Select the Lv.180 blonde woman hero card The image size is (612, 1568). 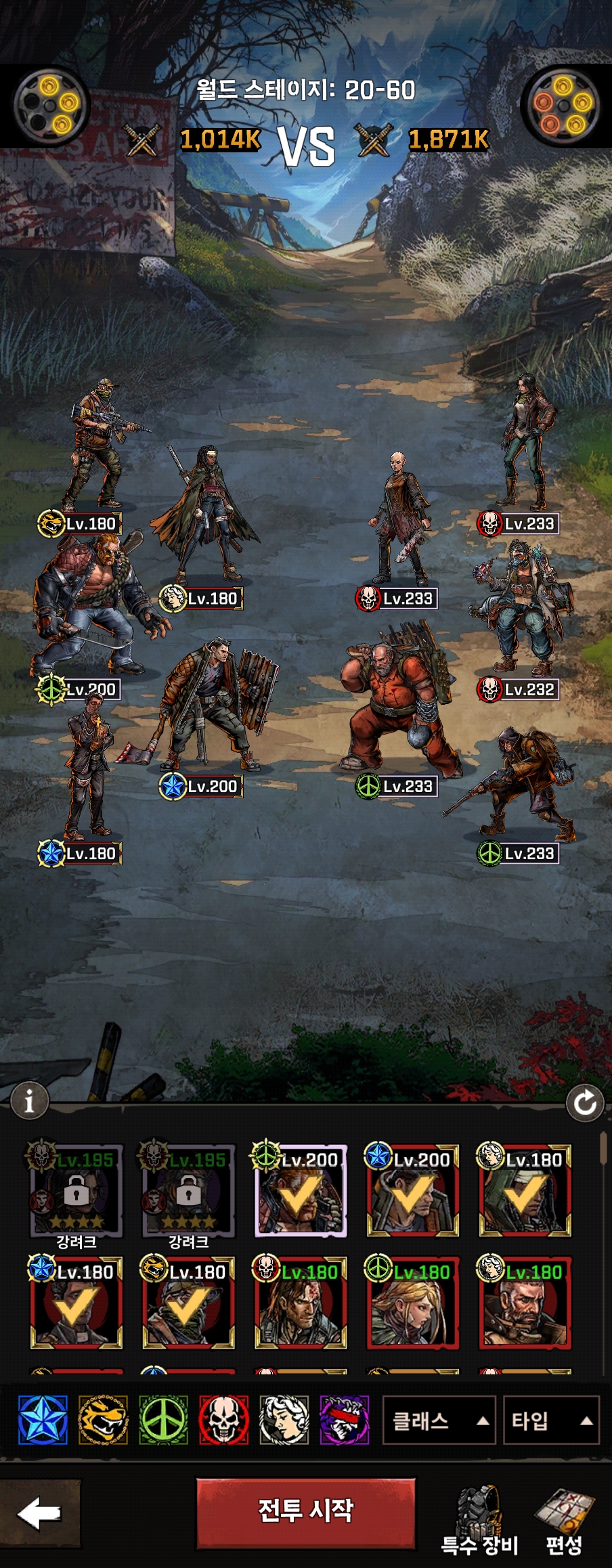pos(412,1303)
